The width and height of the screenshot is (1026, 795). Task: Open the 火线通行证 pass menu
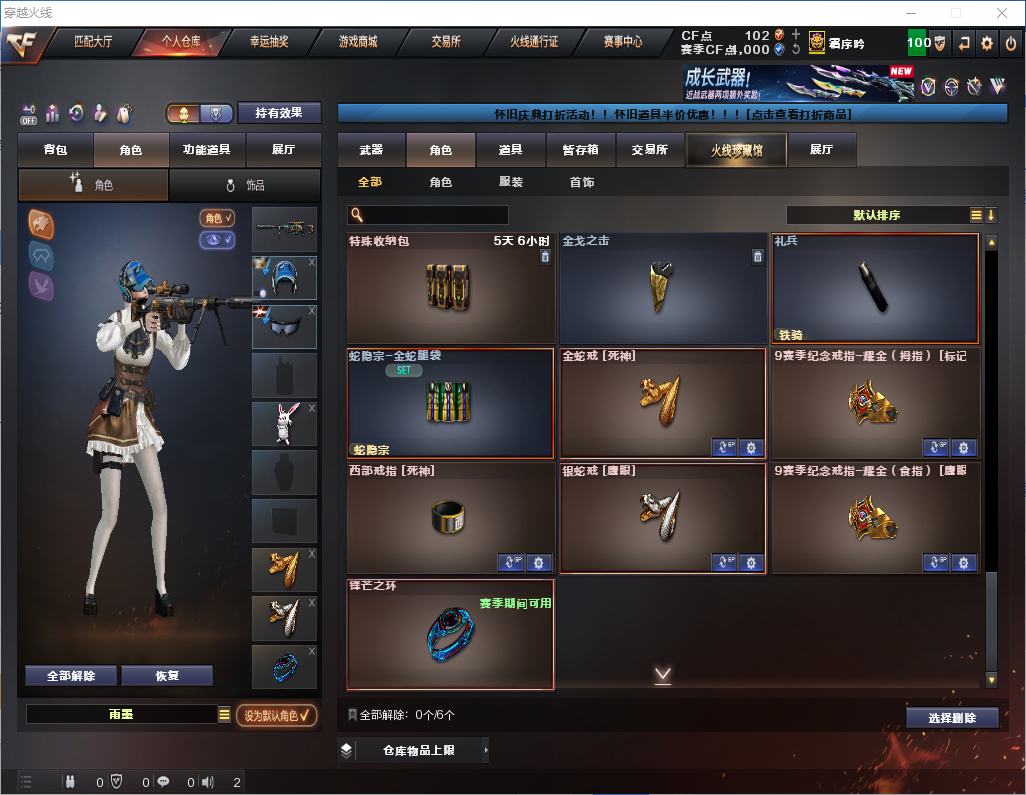click(x=534, y=43)
